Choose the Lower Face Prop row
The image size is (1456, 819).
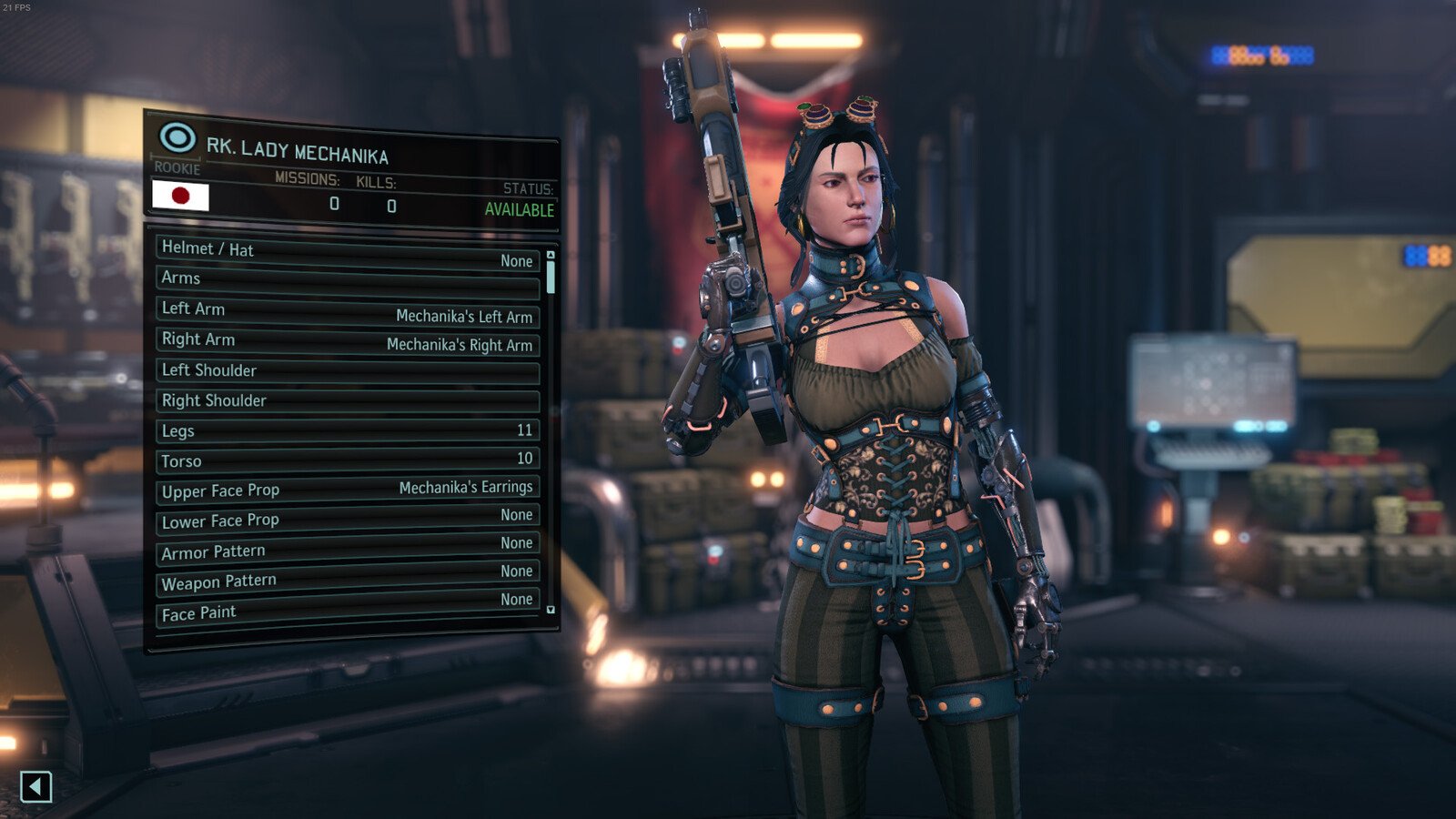[348, 518]
